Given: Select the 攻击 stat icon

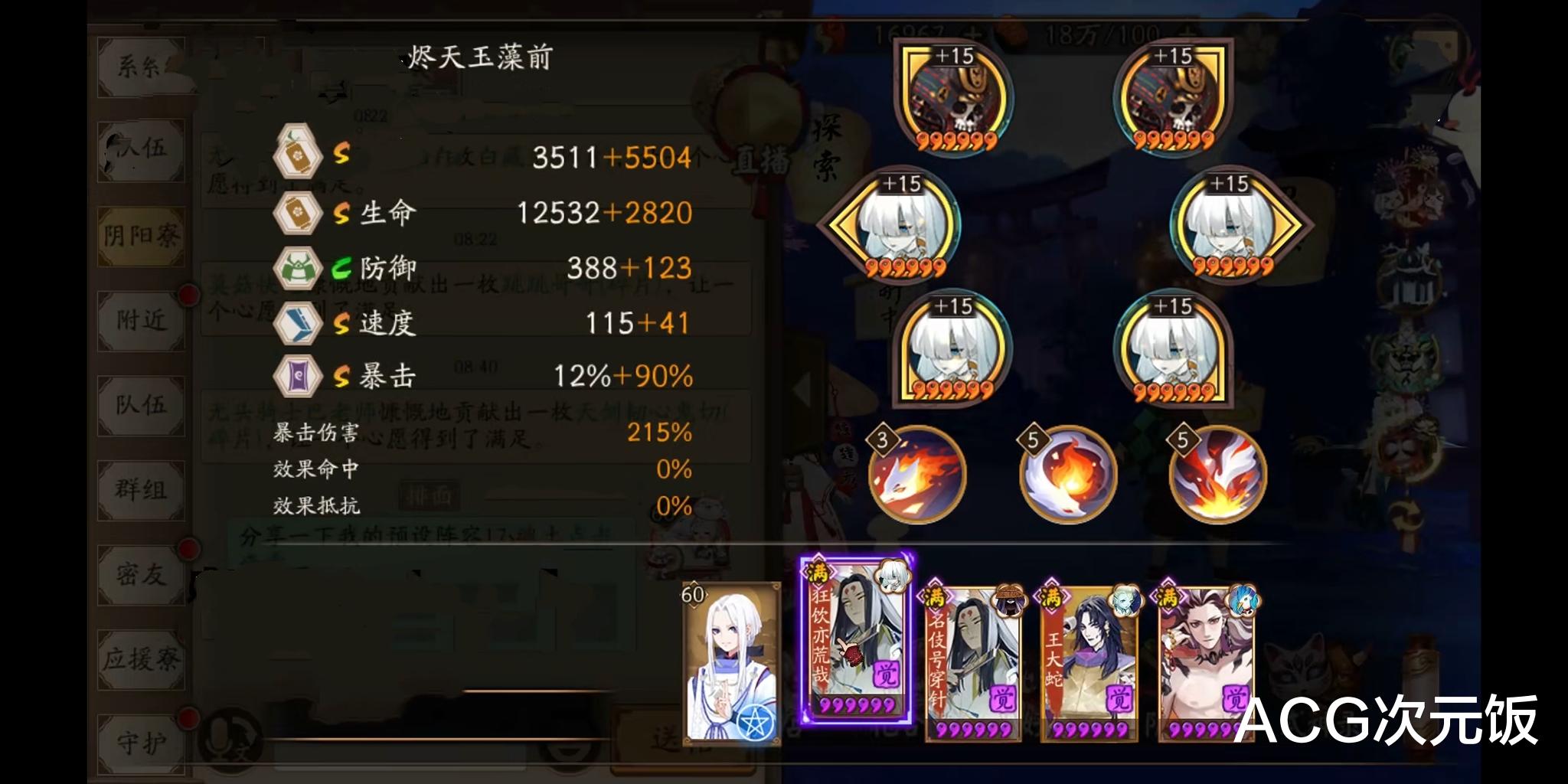Looking at the screenshot, I should pyautogui.click(x=299, y=156).
